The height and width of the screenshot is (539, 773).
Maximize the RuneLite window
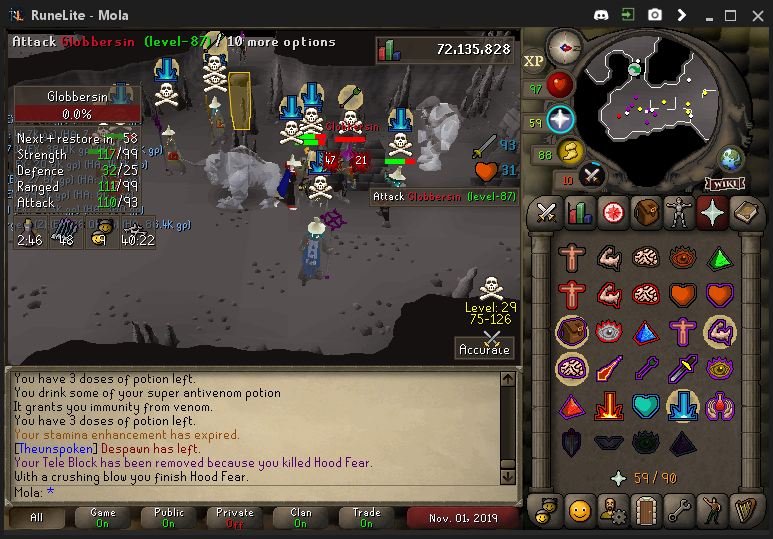click(x=730, y=15)
